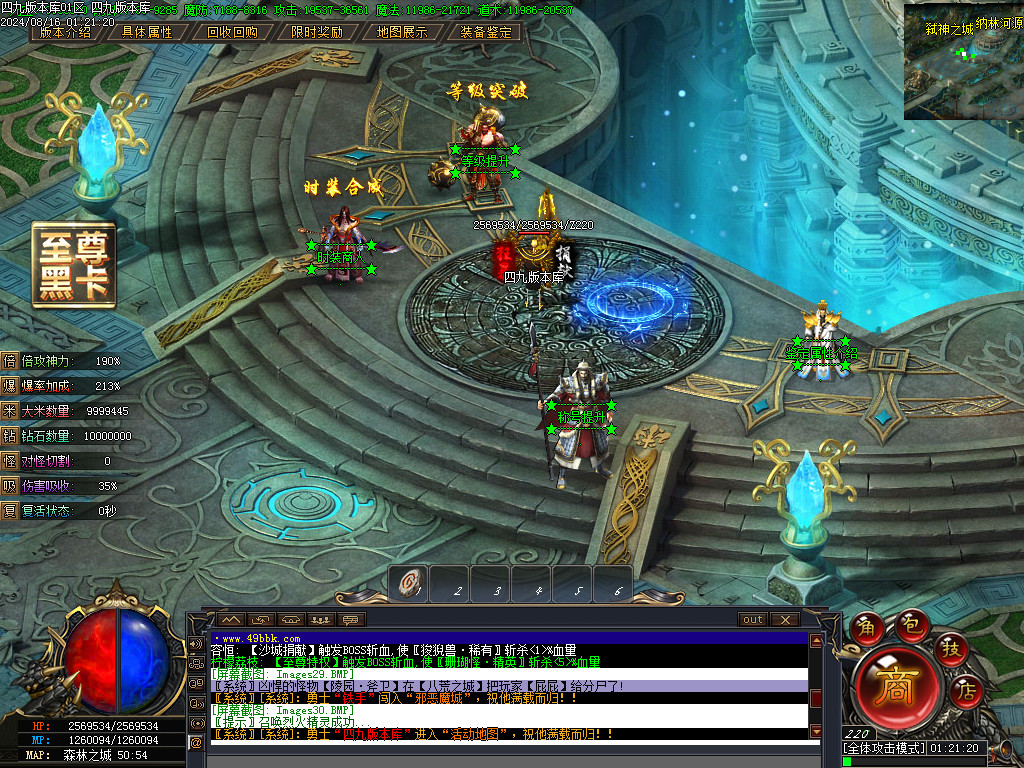Click the minimap in the corner

(963, 60)
